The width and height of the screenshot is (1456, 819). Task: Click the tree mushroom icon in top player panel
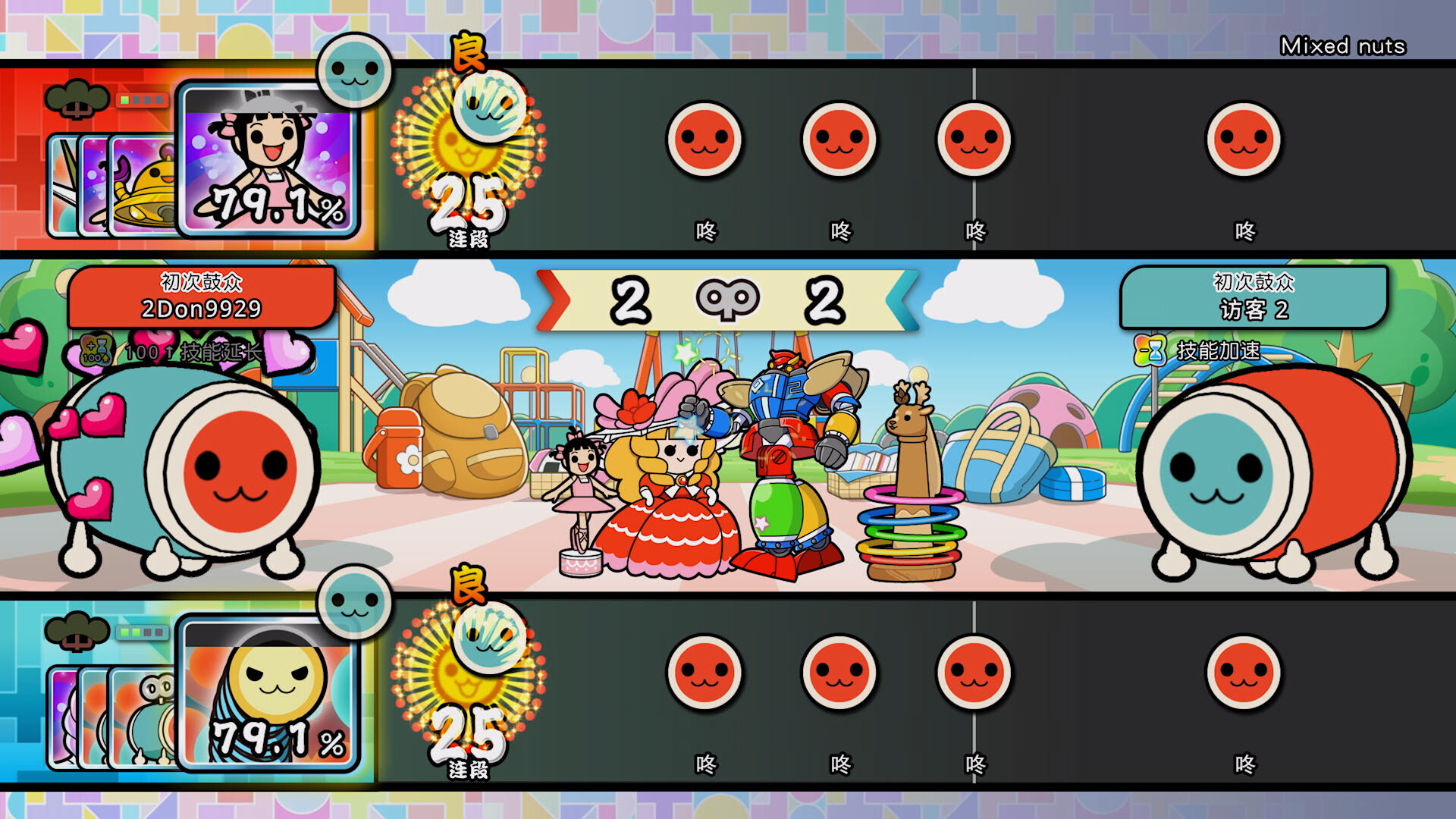point(78,99)
